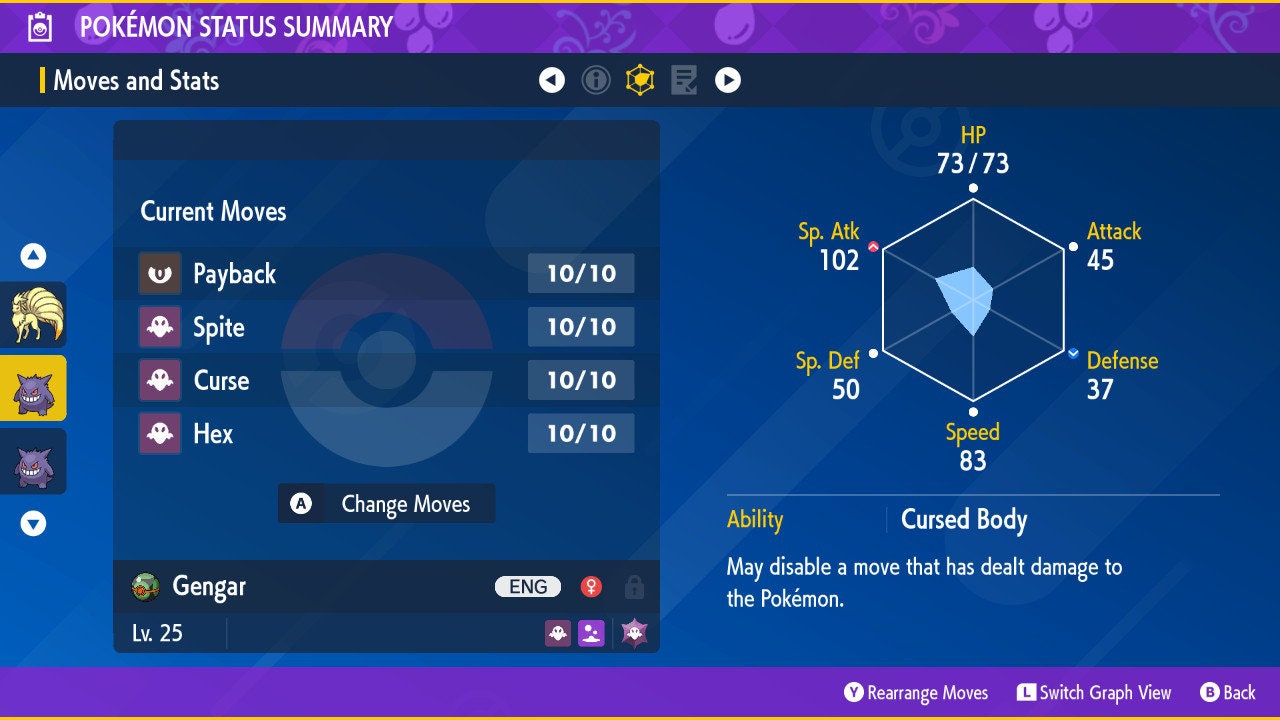Go Back from the summary screen
1280x720 pixels.
1227,693
